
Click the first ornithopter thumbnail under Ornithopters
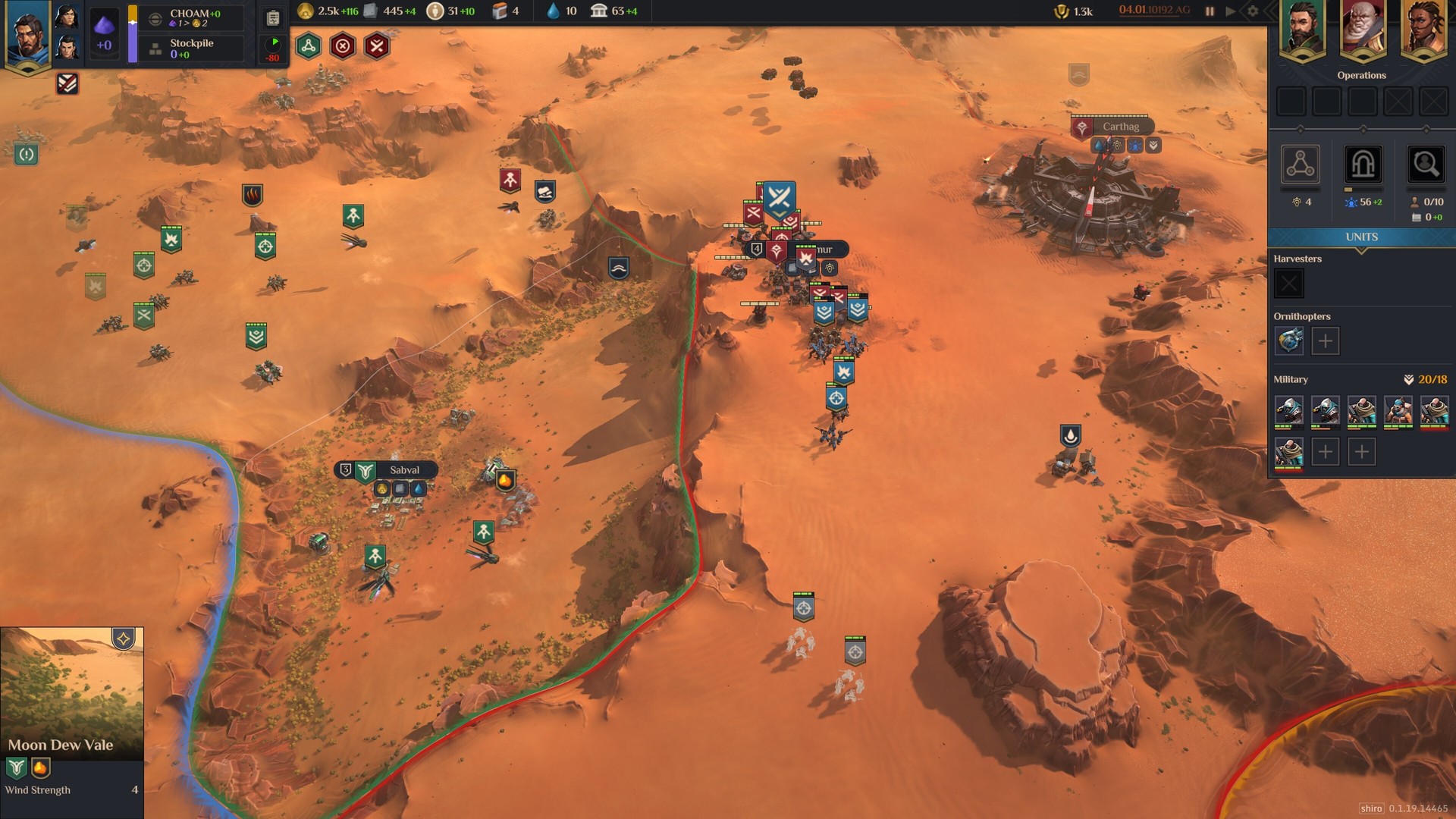coord(1288,341)
